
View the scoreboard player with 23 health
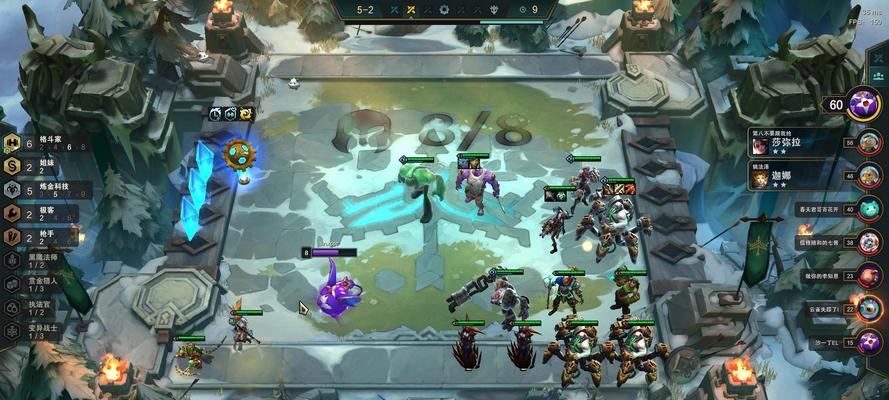pos(868,275)
